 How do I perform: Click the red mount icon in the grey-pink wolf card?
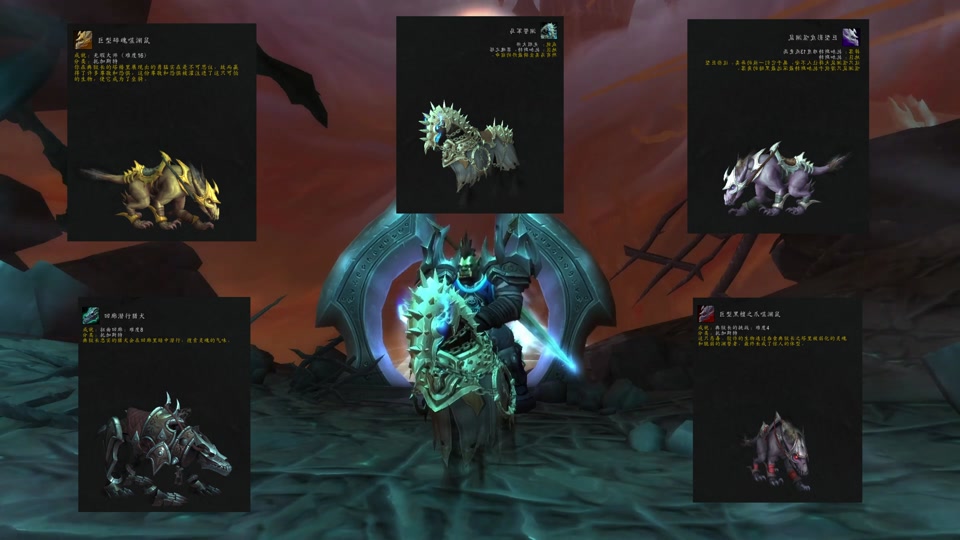pos(707,315)
